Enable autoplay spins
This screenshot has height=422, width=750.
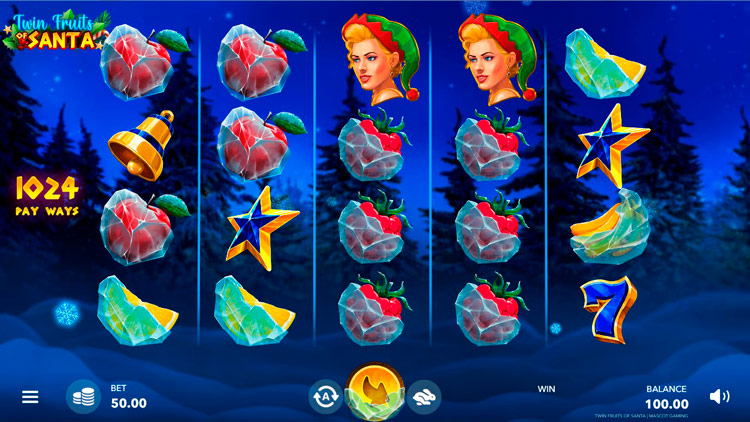[325, 396]
